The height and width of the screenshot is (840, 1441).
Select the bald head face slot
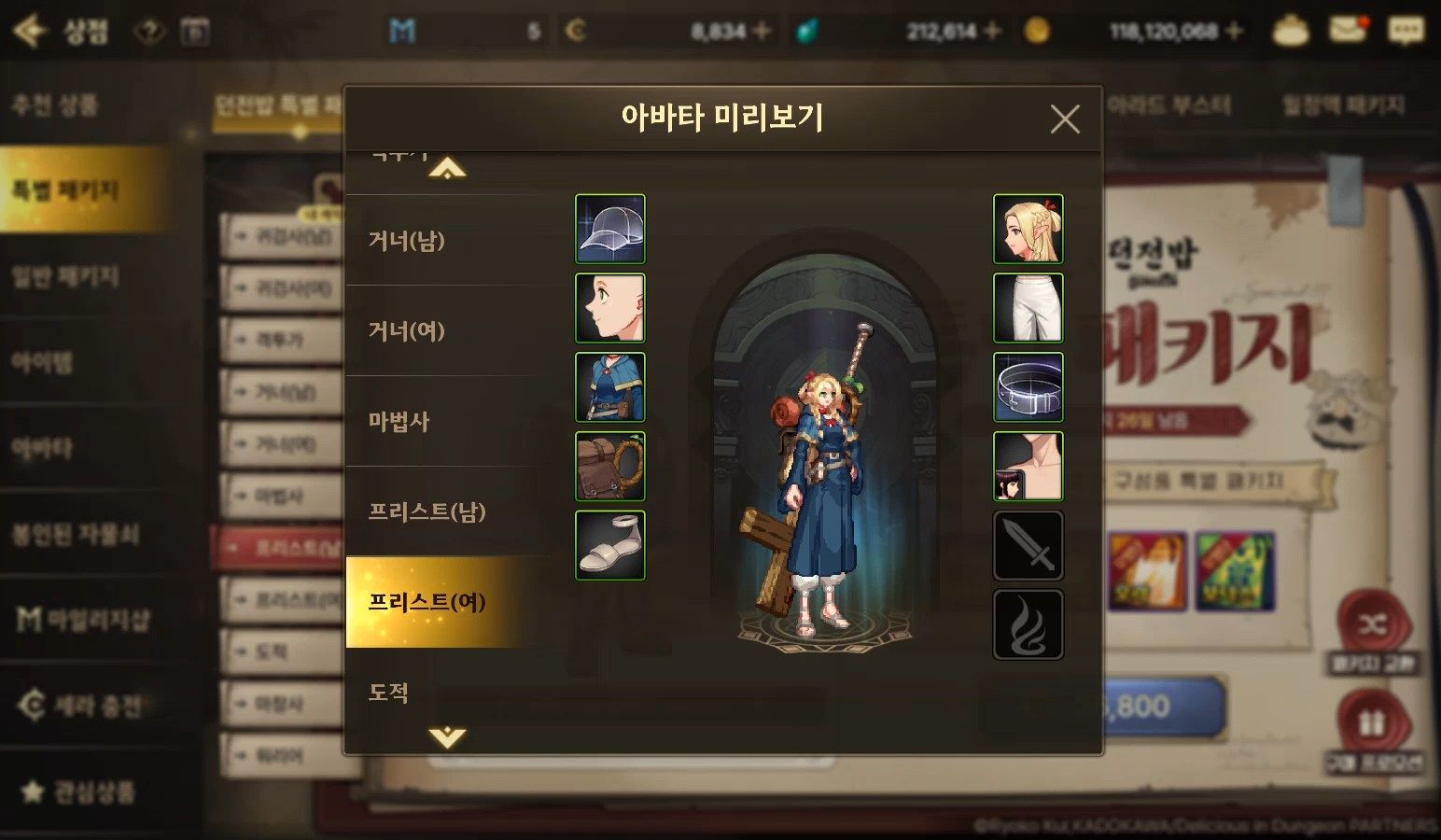(x=610, y=308)
